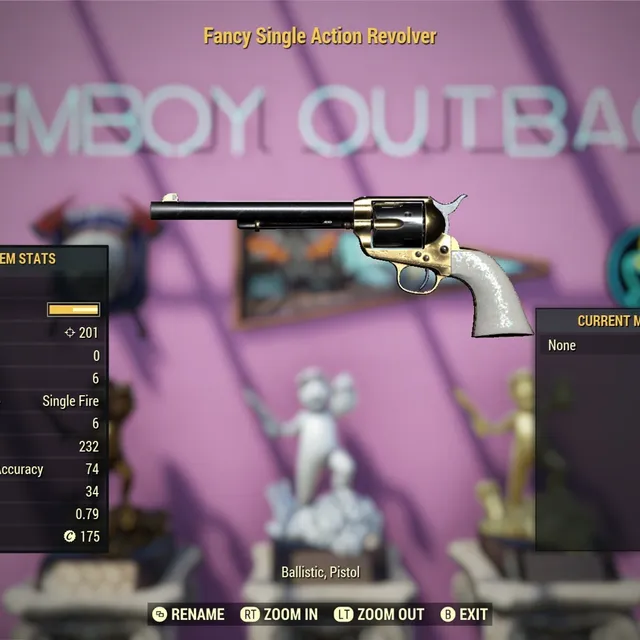Screen dimensions: 640x640
Task: Choose the Rename option in the bottom bar
Action: (x=188, y=614)
